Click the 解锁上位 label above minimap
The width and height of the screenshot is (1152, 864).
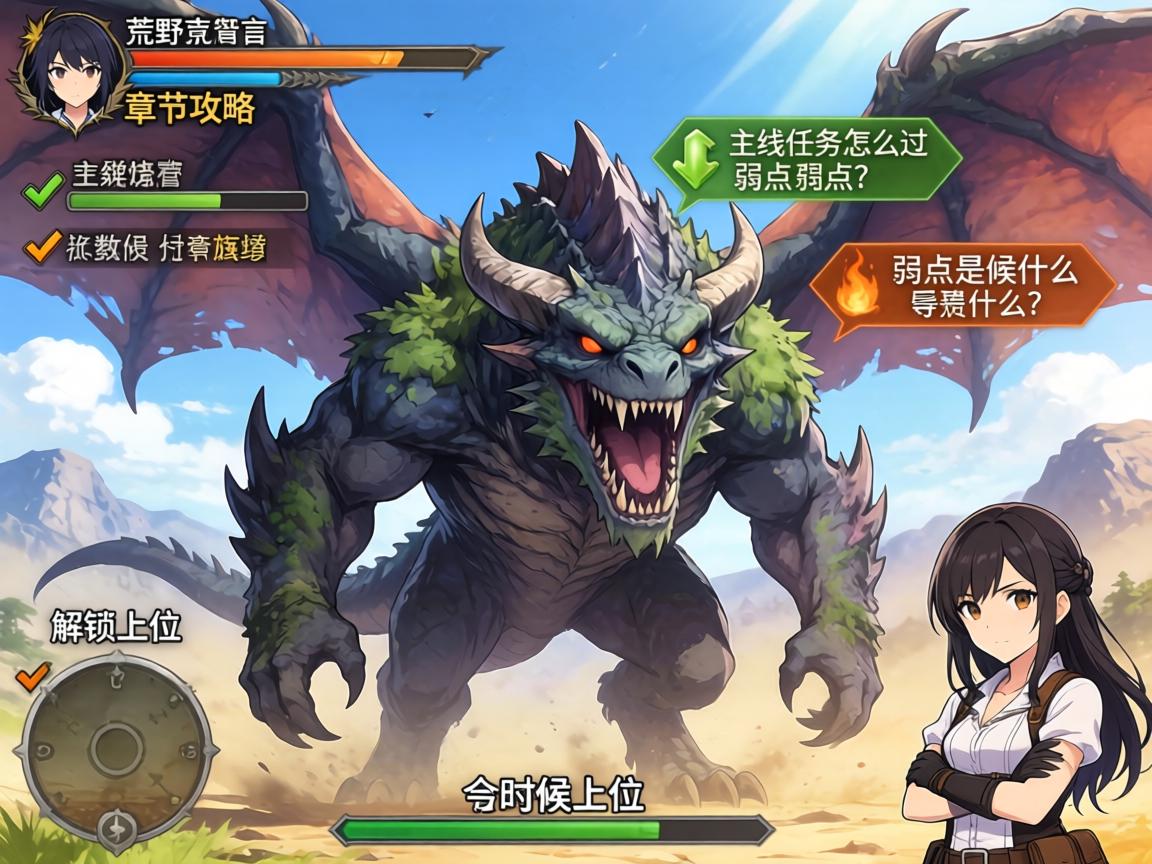(116, 627)
